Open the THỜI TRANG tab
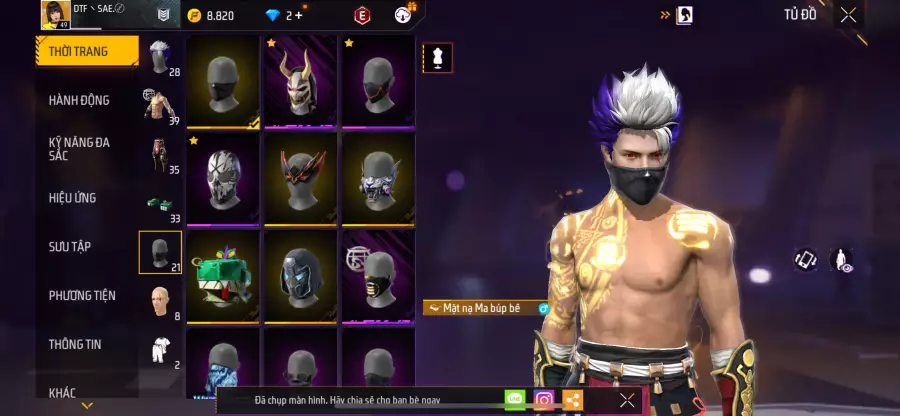The width and height of the screenshot is (900, 416). point(85,51)
